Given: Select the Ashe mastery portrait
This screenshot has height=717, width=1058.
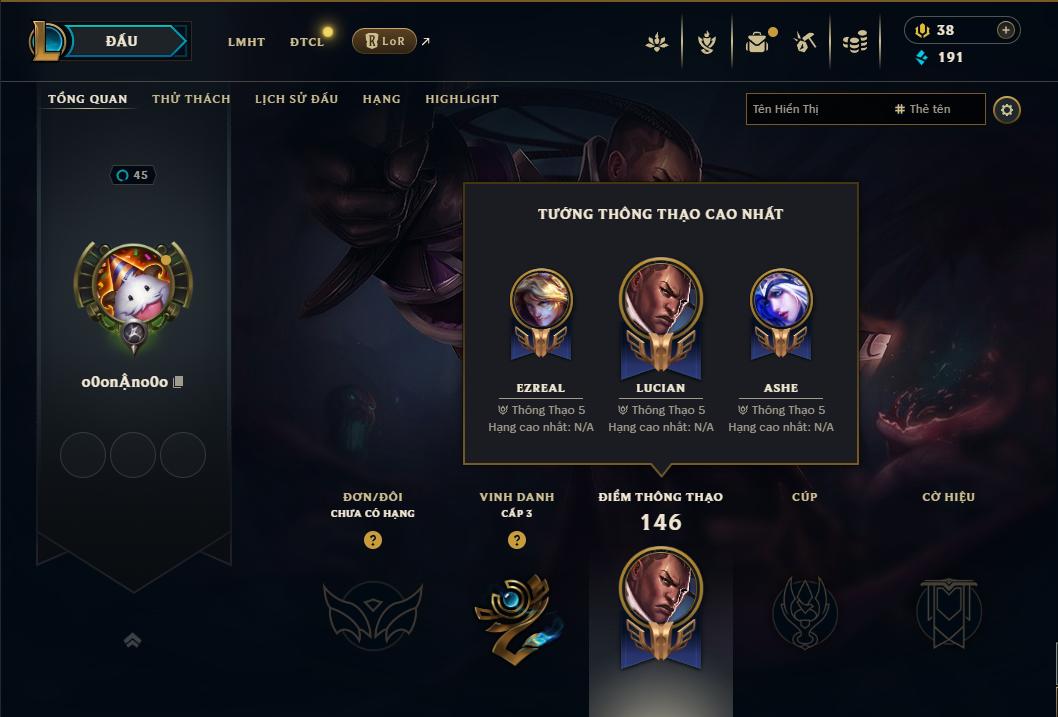Looking at the screenshot, I should [x=781, y=302].
